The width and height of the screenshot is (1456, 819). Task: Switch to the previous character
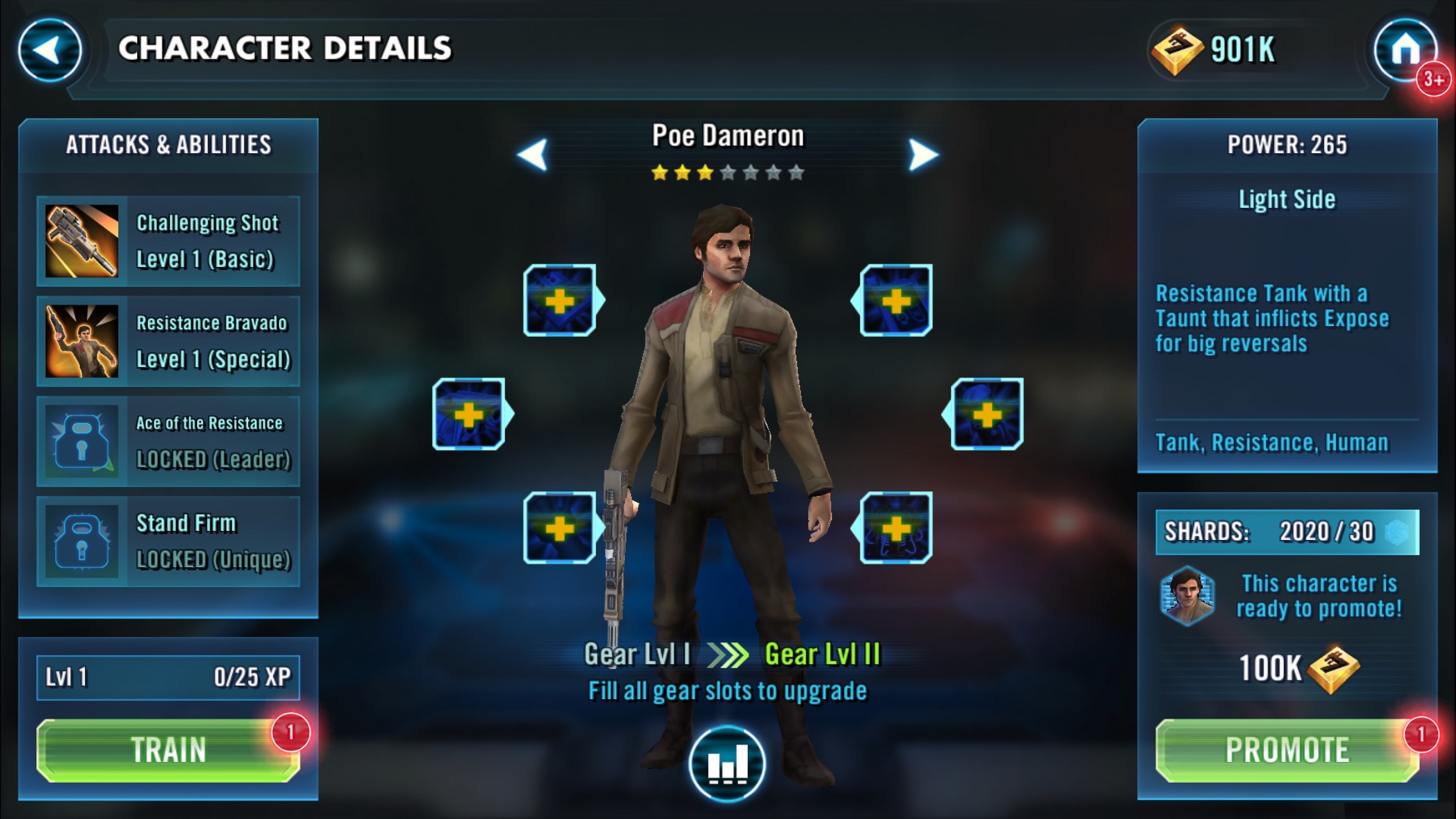coord(533,155)
